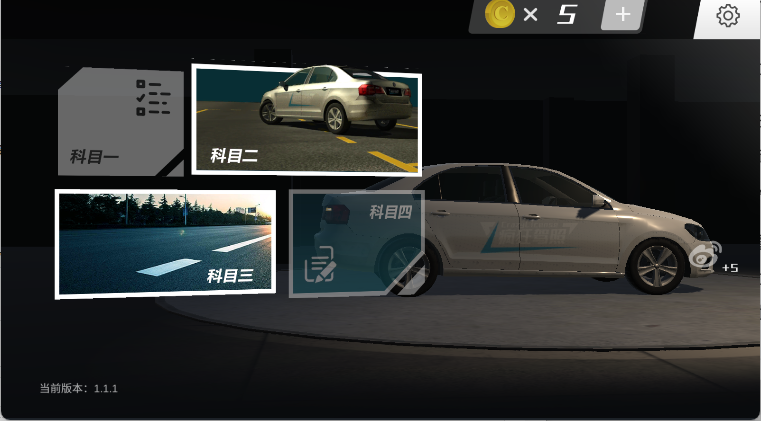Viewport: 761px width, 421px height.
Task: Open the 科目四 exam tile
Action: point(357,243)
